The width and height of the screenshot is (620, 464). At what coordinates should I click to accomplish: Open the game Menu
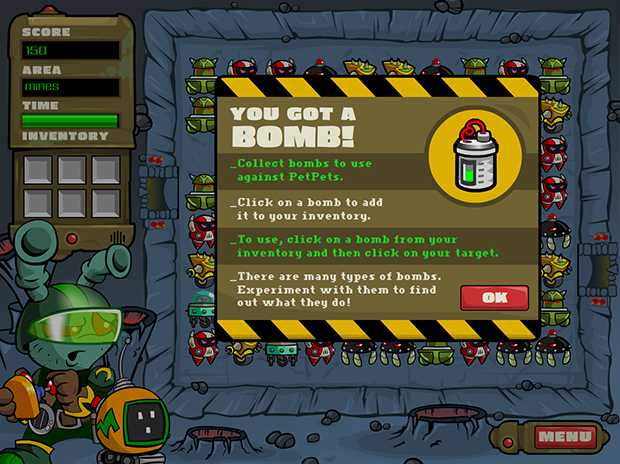564,436
